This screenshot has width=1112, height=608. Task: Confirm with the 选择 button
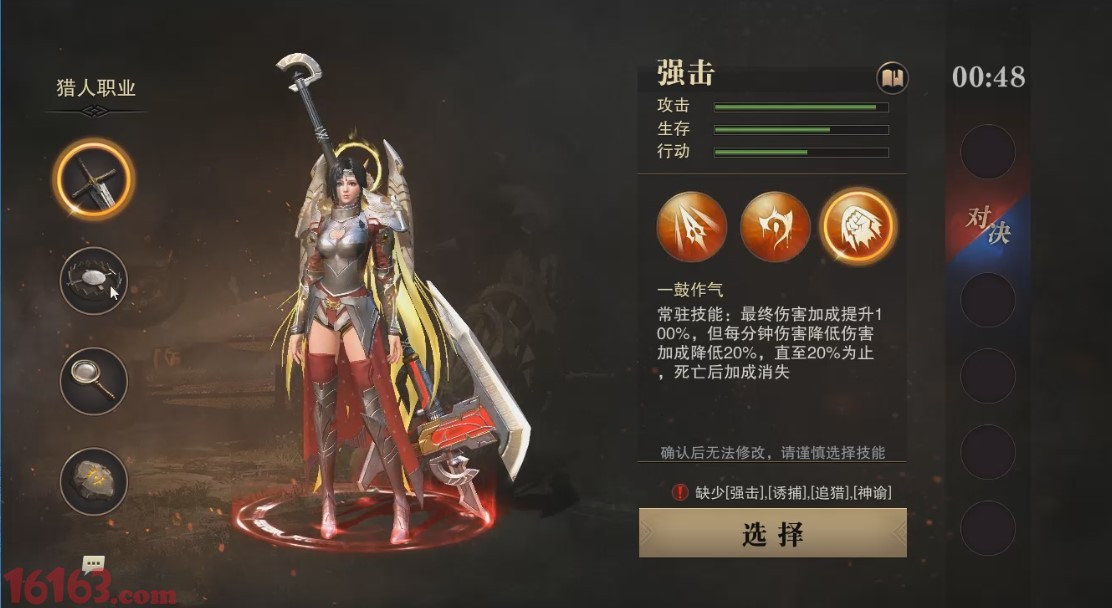point(772,533)
